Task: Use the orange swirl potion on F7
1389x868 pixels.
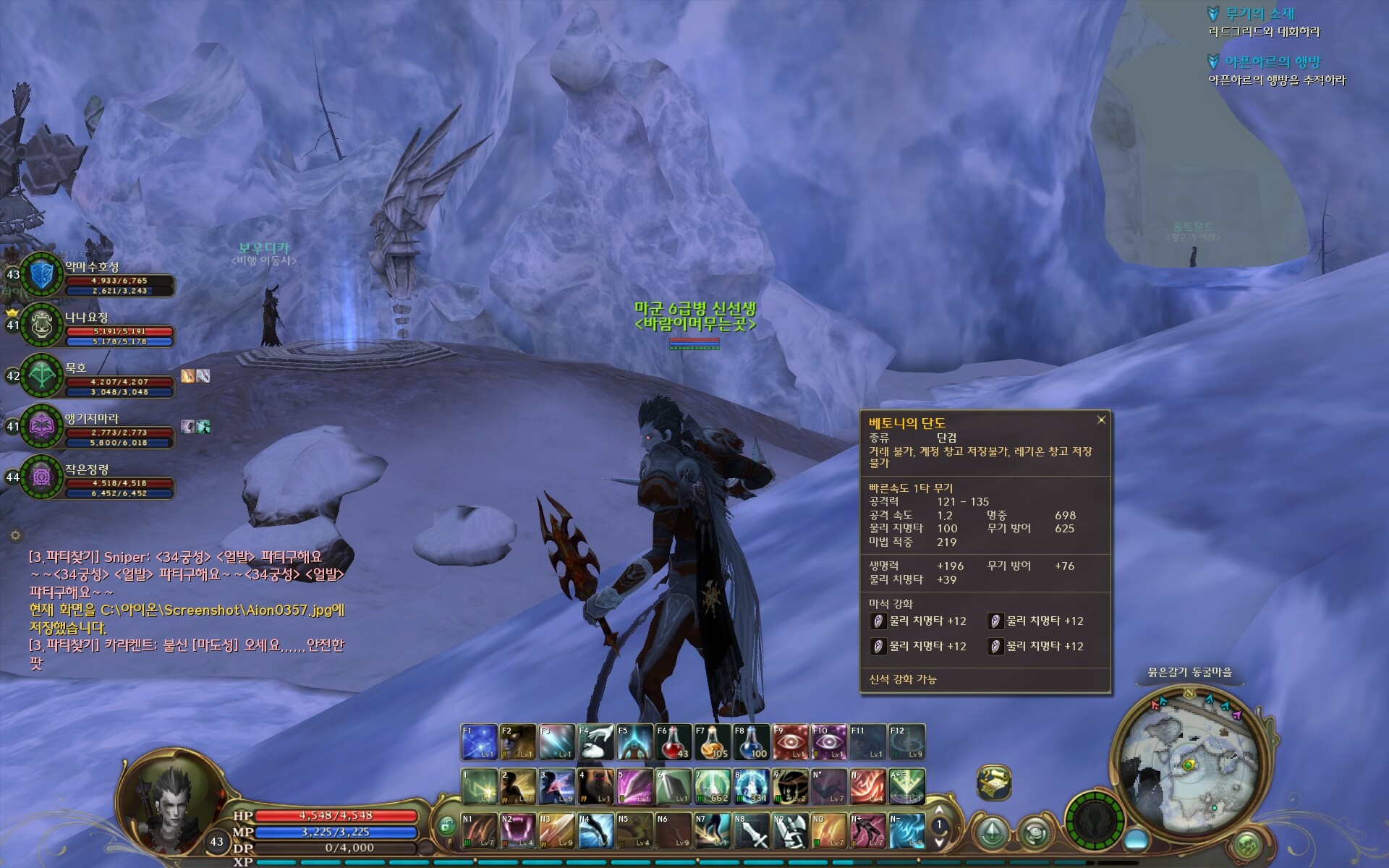Action: (712, 742)
